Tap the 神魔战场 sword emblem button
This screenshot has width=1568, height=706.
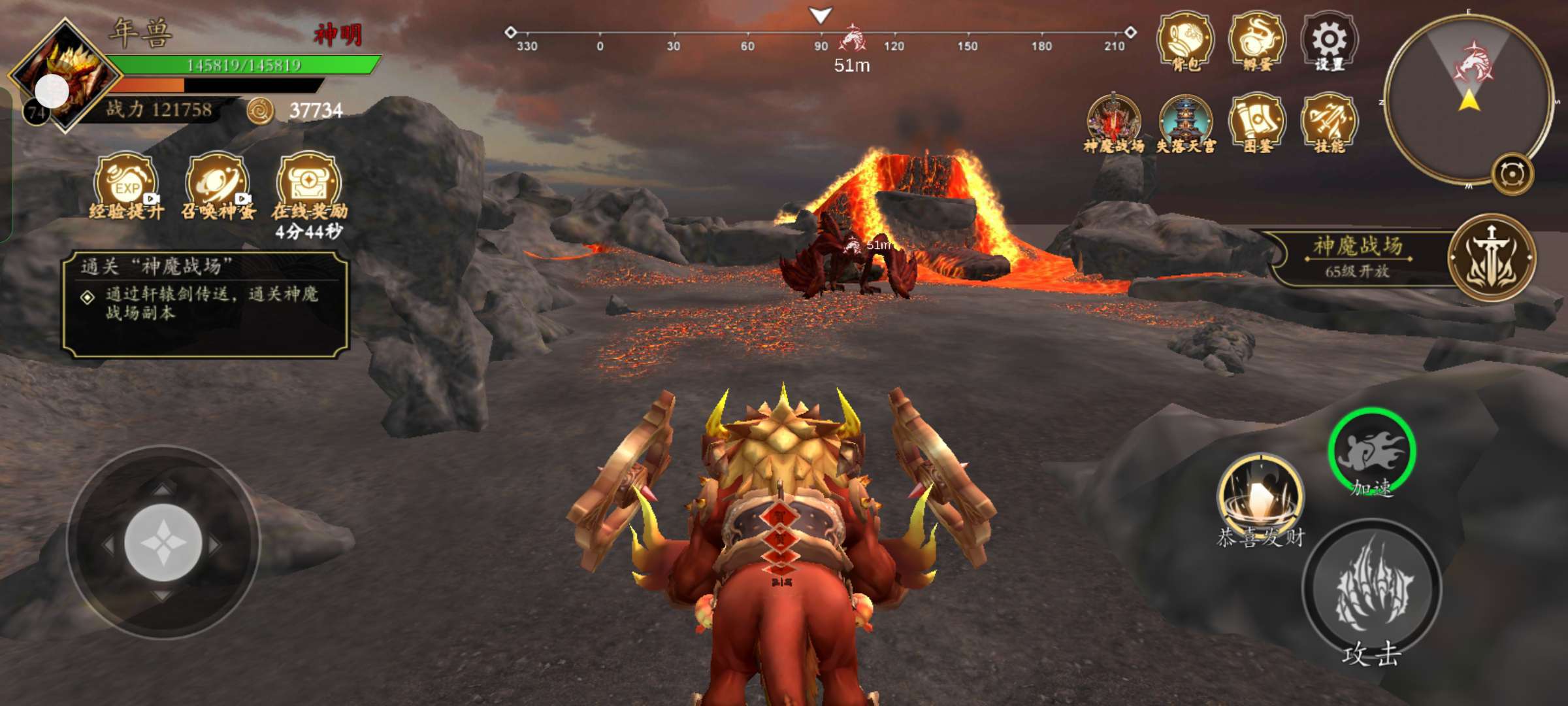click(1492, 258)
